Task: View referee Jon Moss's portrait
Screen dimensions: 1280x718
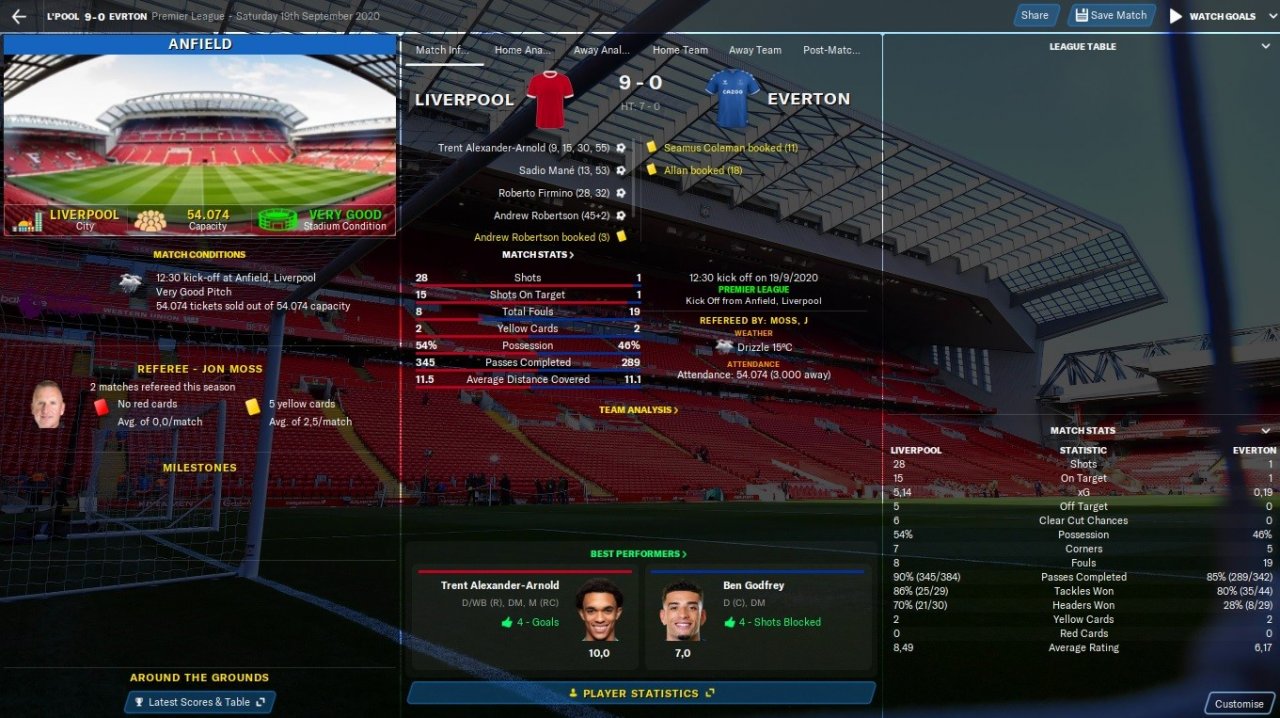Action: tap(46, 404)
